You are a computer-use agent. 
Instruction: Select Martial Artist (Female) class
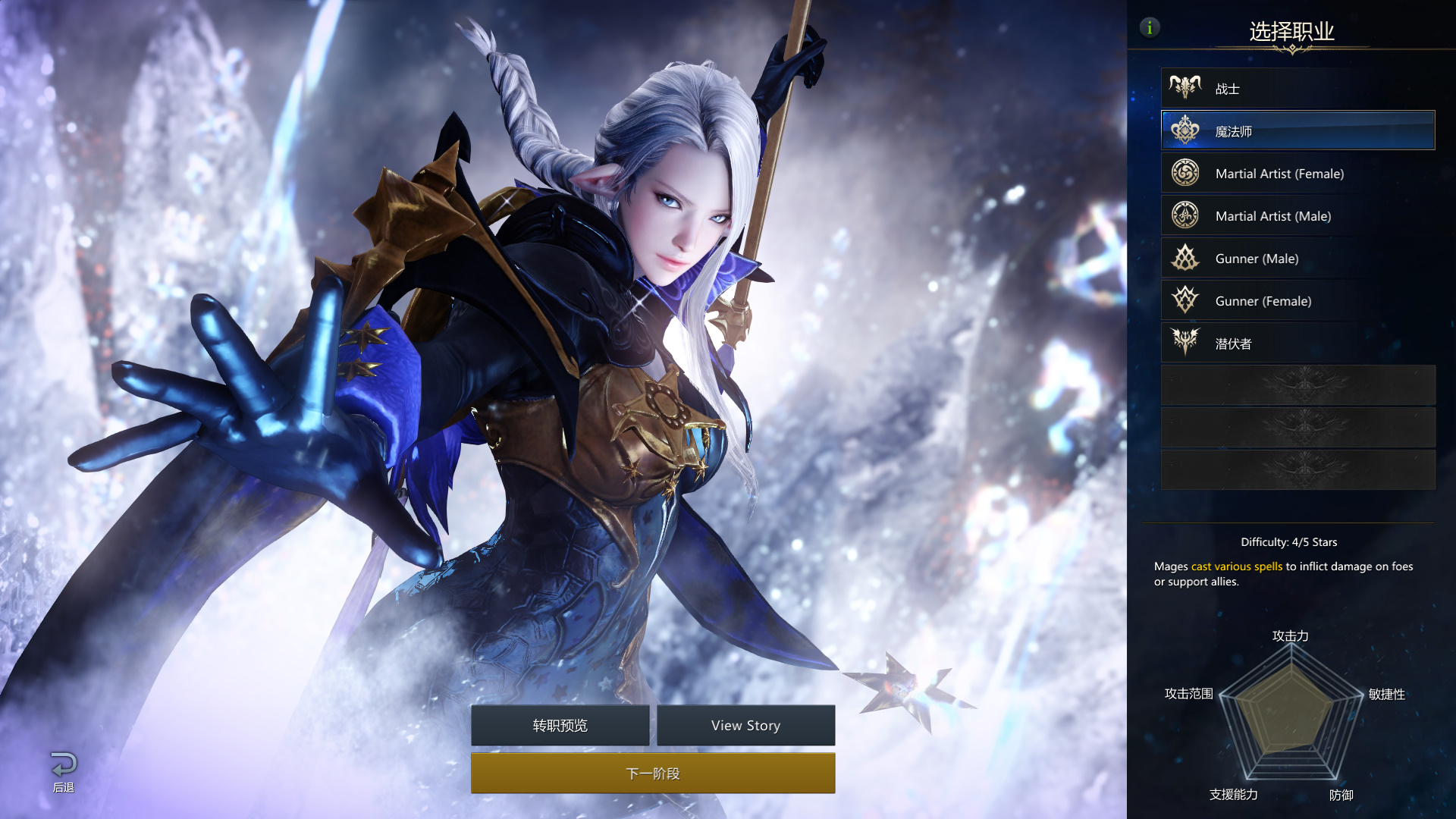pyautogui.click(x=1297, y=174)
